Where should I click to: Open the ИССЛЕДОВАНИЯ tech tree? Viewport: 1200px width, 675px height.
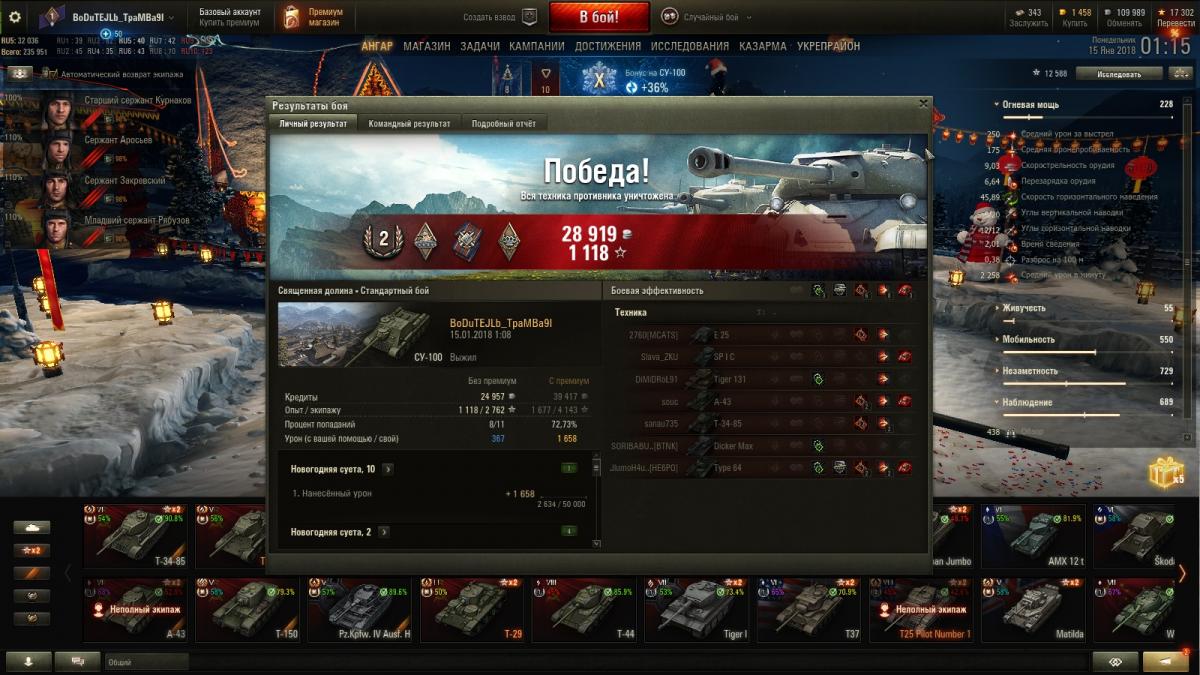(690, 46)
